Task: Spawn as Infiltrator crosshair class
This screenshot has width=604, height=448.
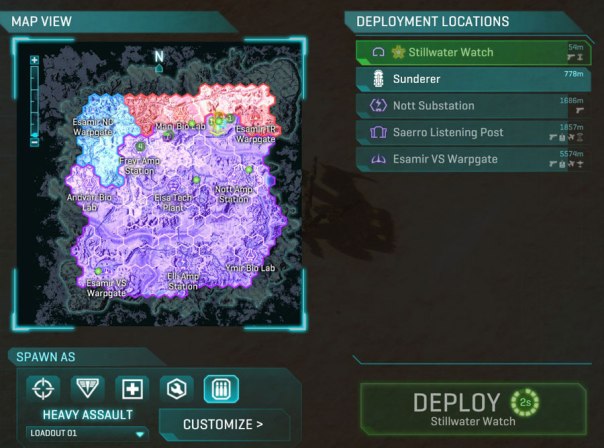Action: click(41, 388)
